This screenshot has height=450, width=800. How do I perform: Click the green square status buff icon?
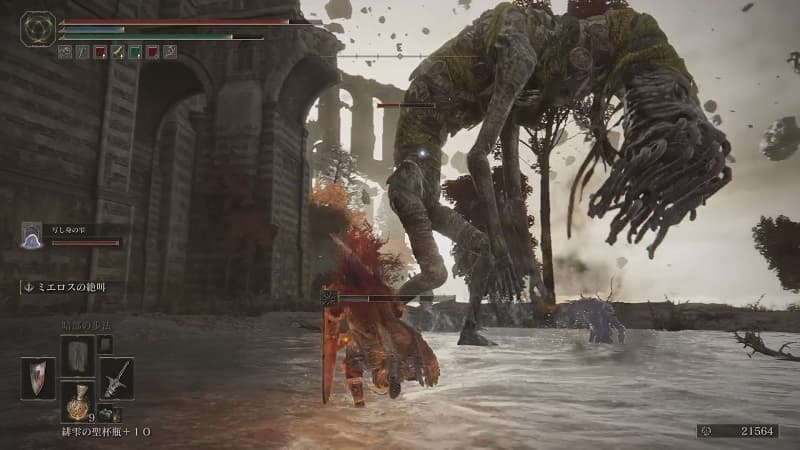pos(135,52)
